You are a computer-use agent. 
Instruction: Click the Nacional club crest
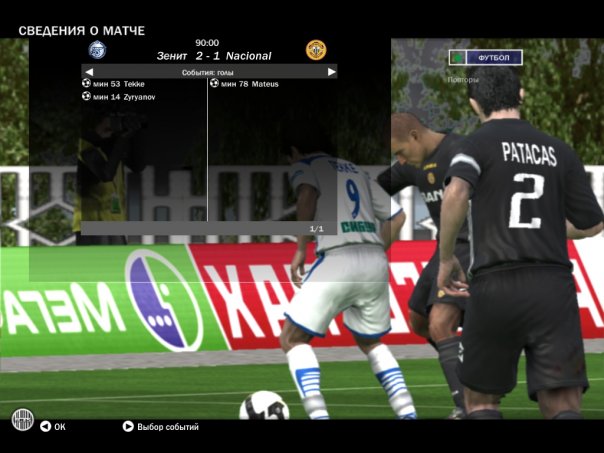pyautogui.click(x=316, y=50)
